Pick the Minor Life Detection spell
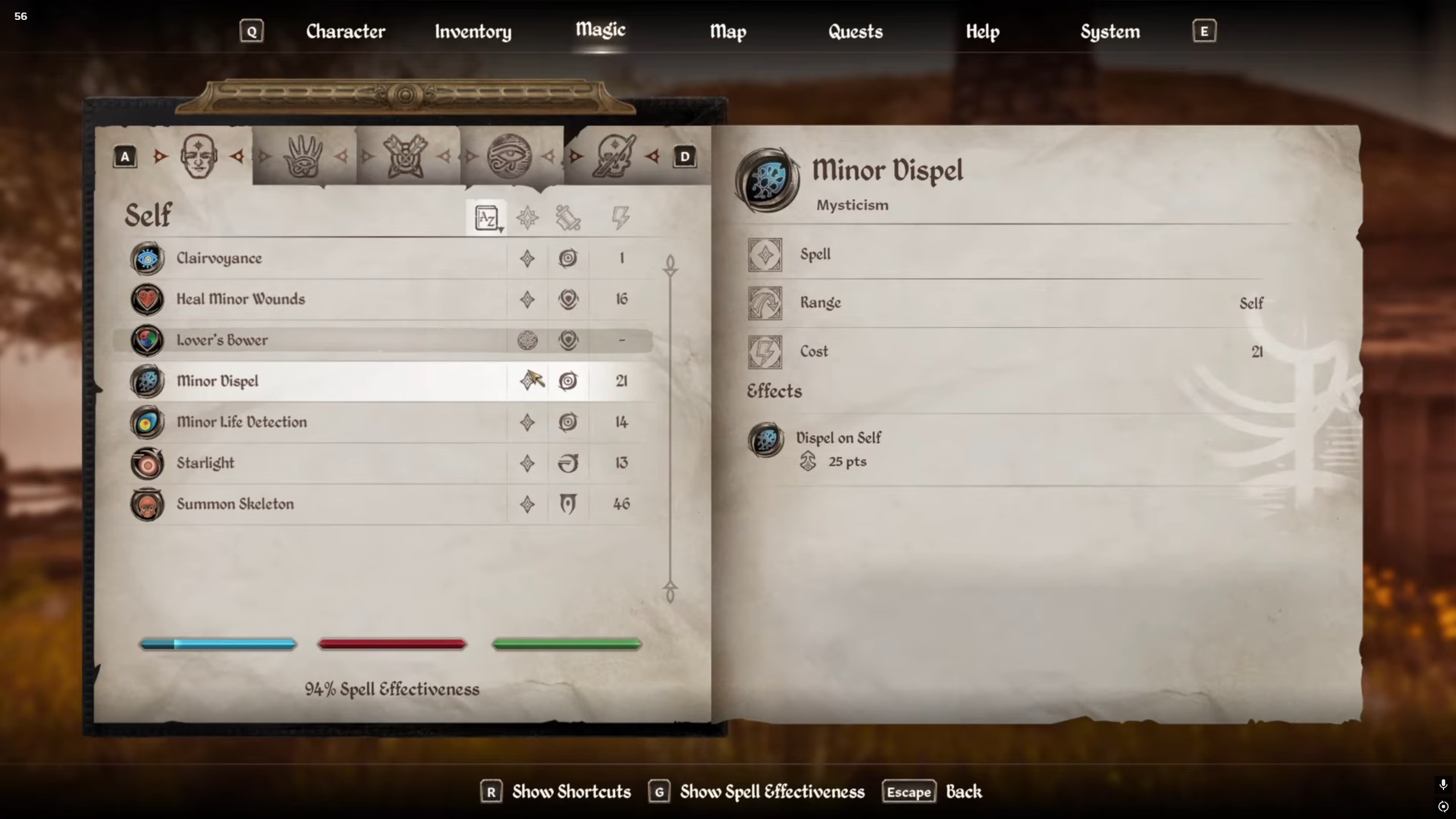 [x=241, y=422]
